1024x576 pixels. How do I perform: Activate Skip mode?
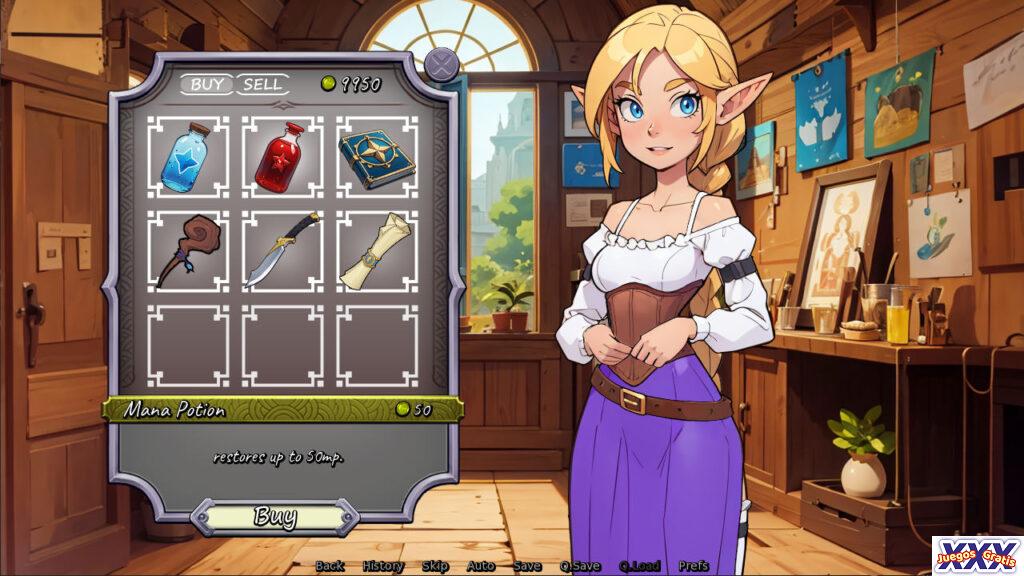[435, 566]
